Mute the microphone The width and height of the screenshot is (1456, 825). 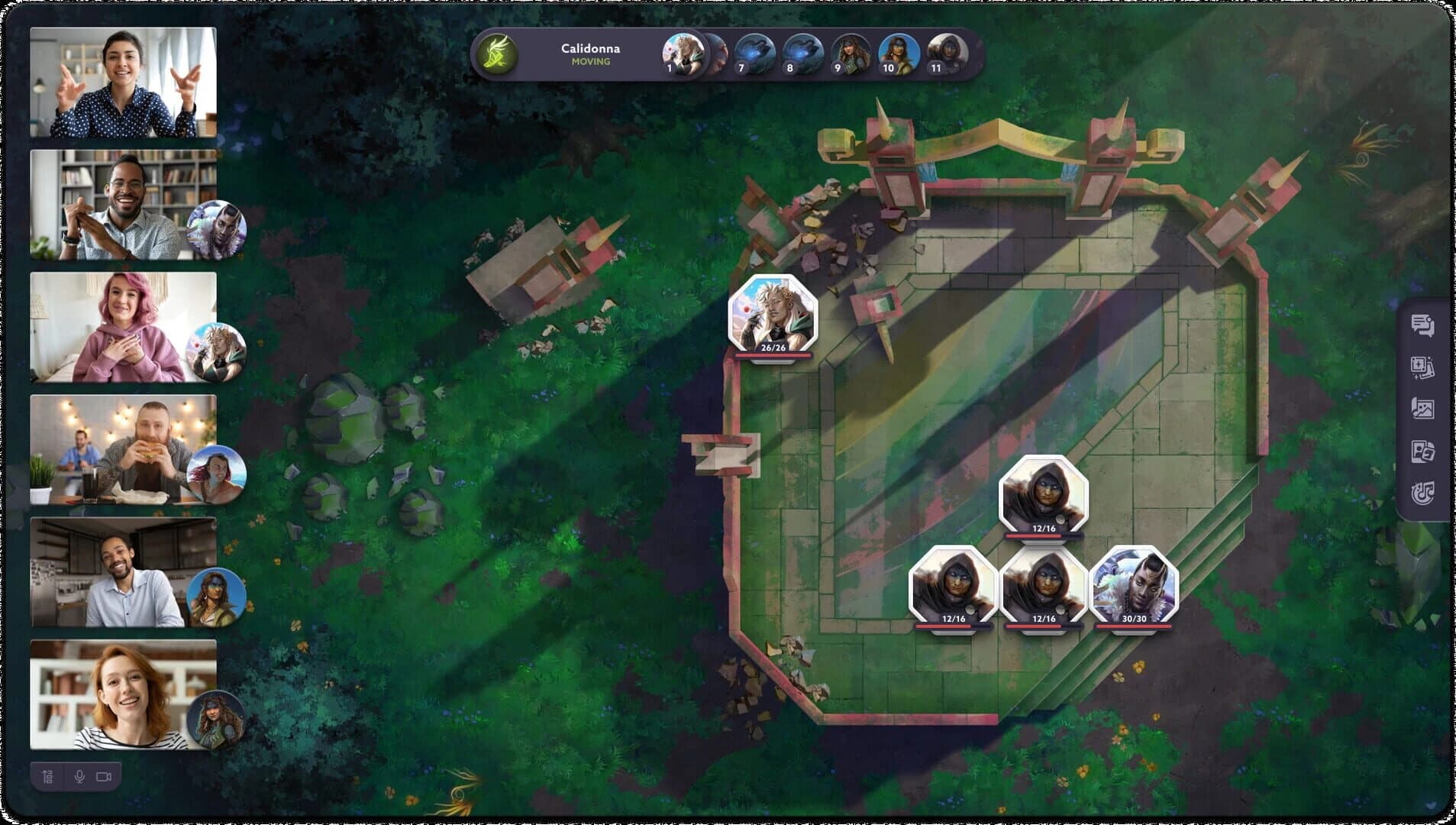tap(79, 775)
